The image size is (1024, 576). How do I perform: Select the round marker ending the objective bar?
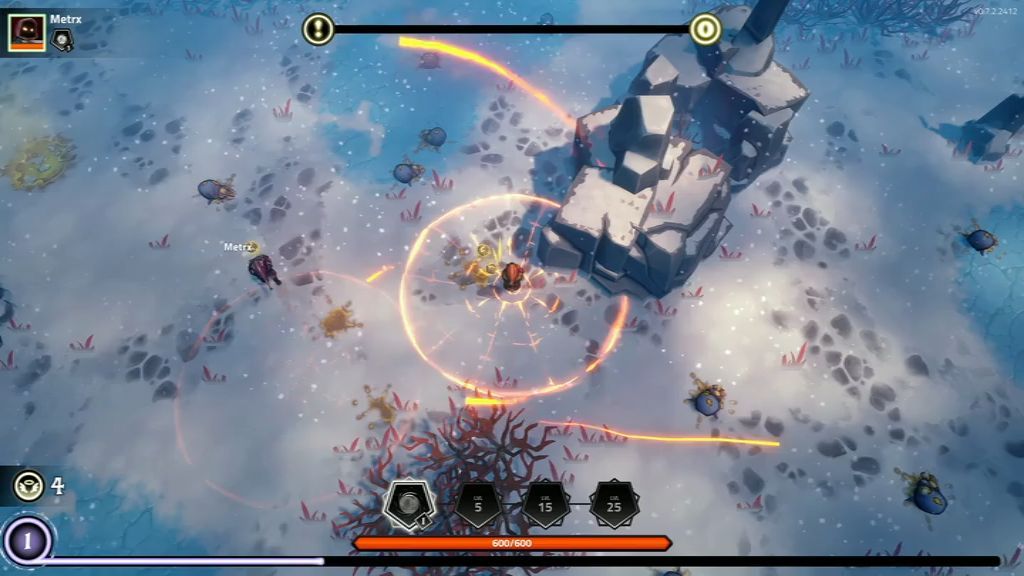[x=705, y=29]
